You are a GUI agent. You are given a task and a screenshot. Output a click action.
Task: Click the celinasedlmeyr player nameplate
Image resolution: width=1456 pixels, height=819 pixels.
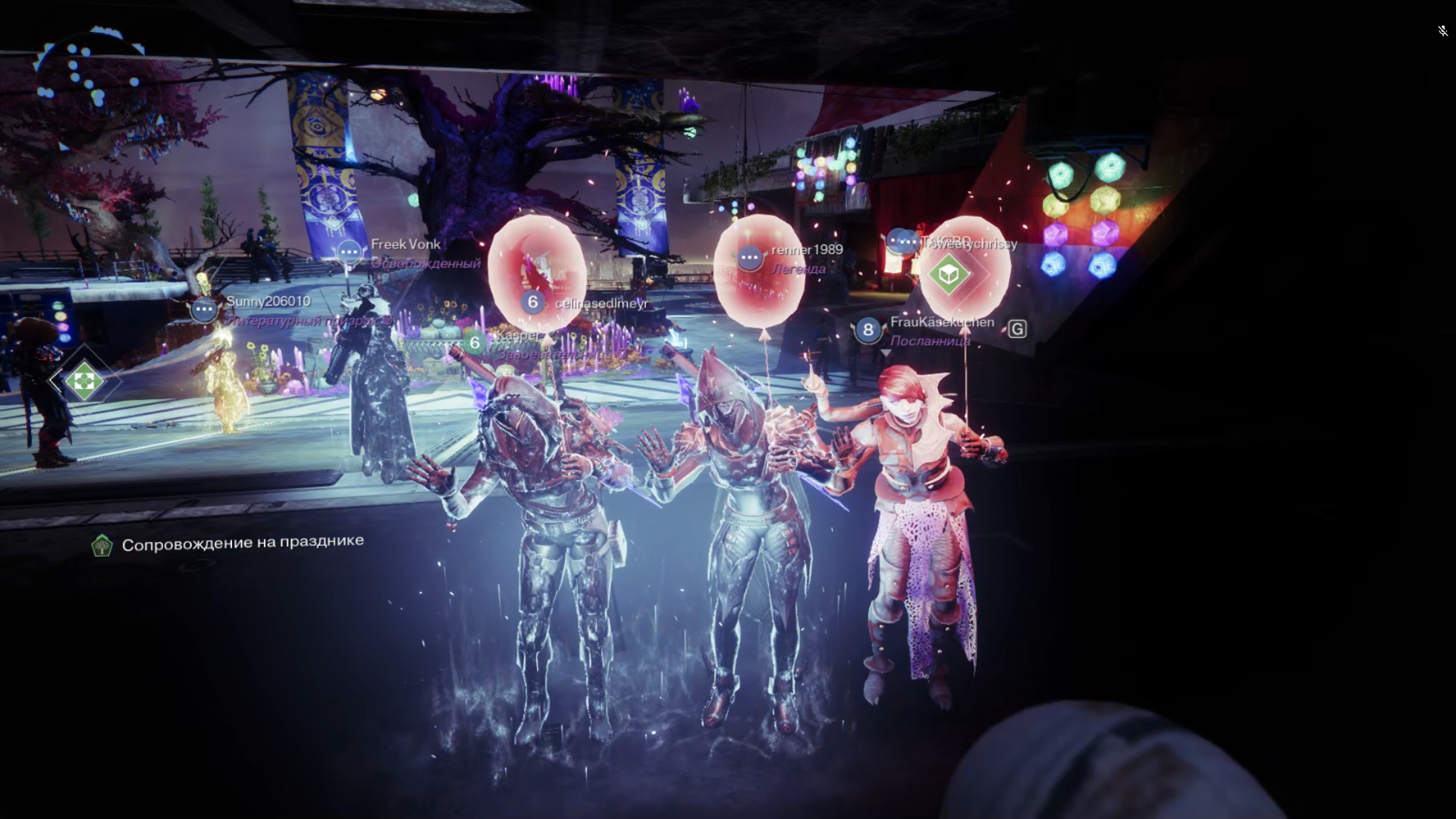600,303
